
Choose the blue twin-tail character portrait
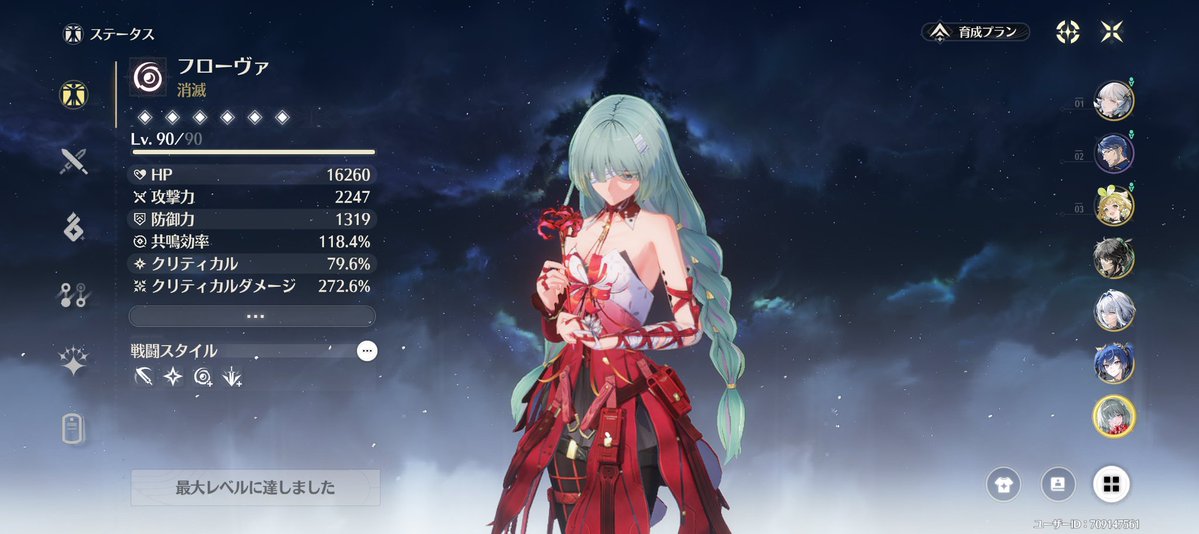(1113, 362)
